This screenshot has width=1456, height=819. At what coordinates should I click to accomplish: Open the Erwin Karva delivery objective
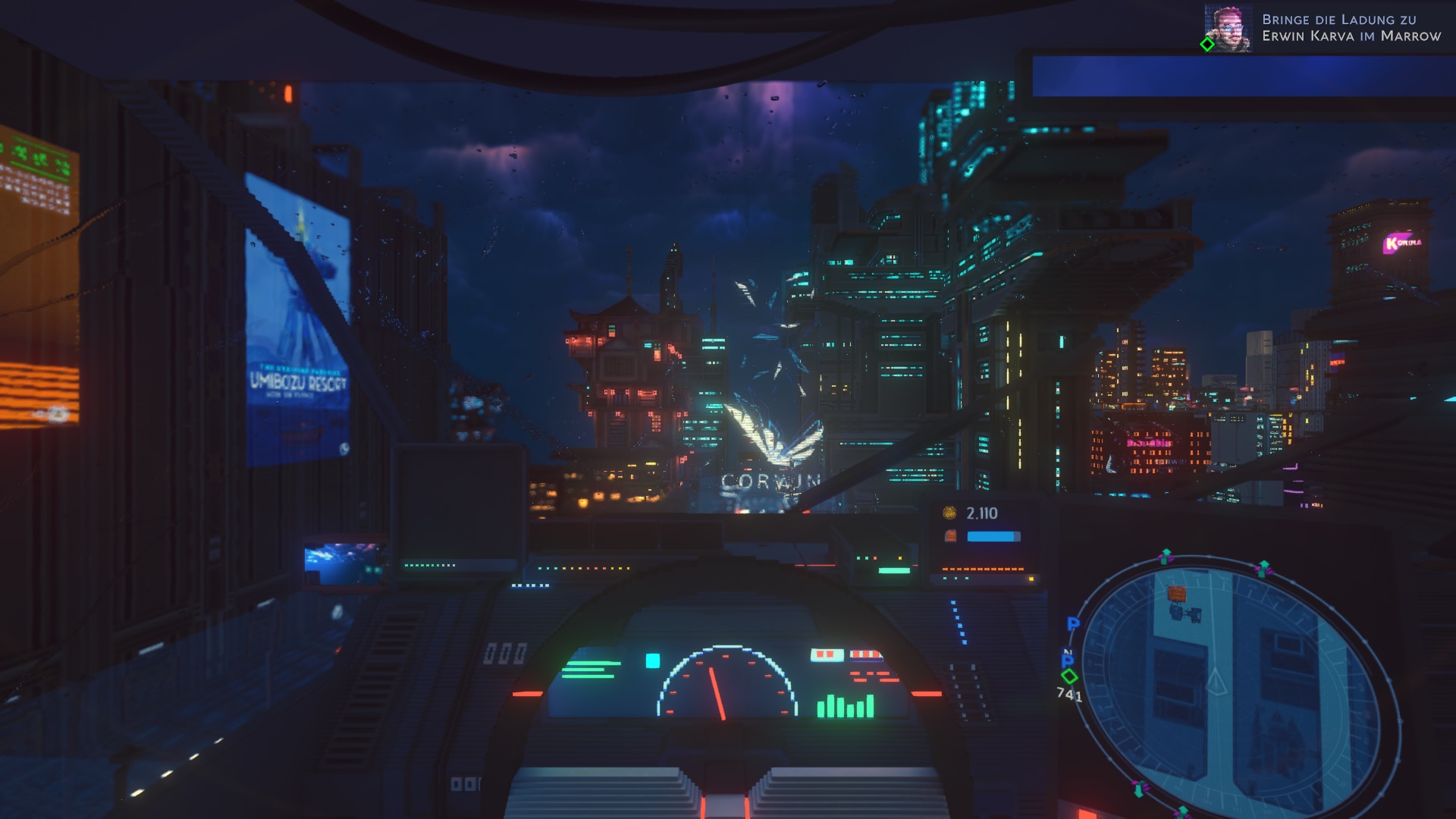(1351, 28)
